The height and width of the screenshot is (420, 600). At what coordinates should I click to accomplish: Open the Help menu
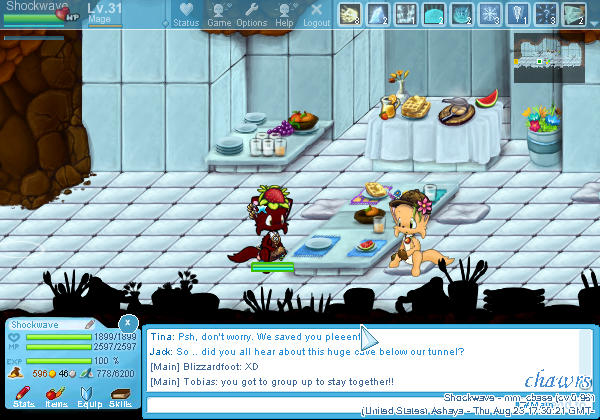284,14
